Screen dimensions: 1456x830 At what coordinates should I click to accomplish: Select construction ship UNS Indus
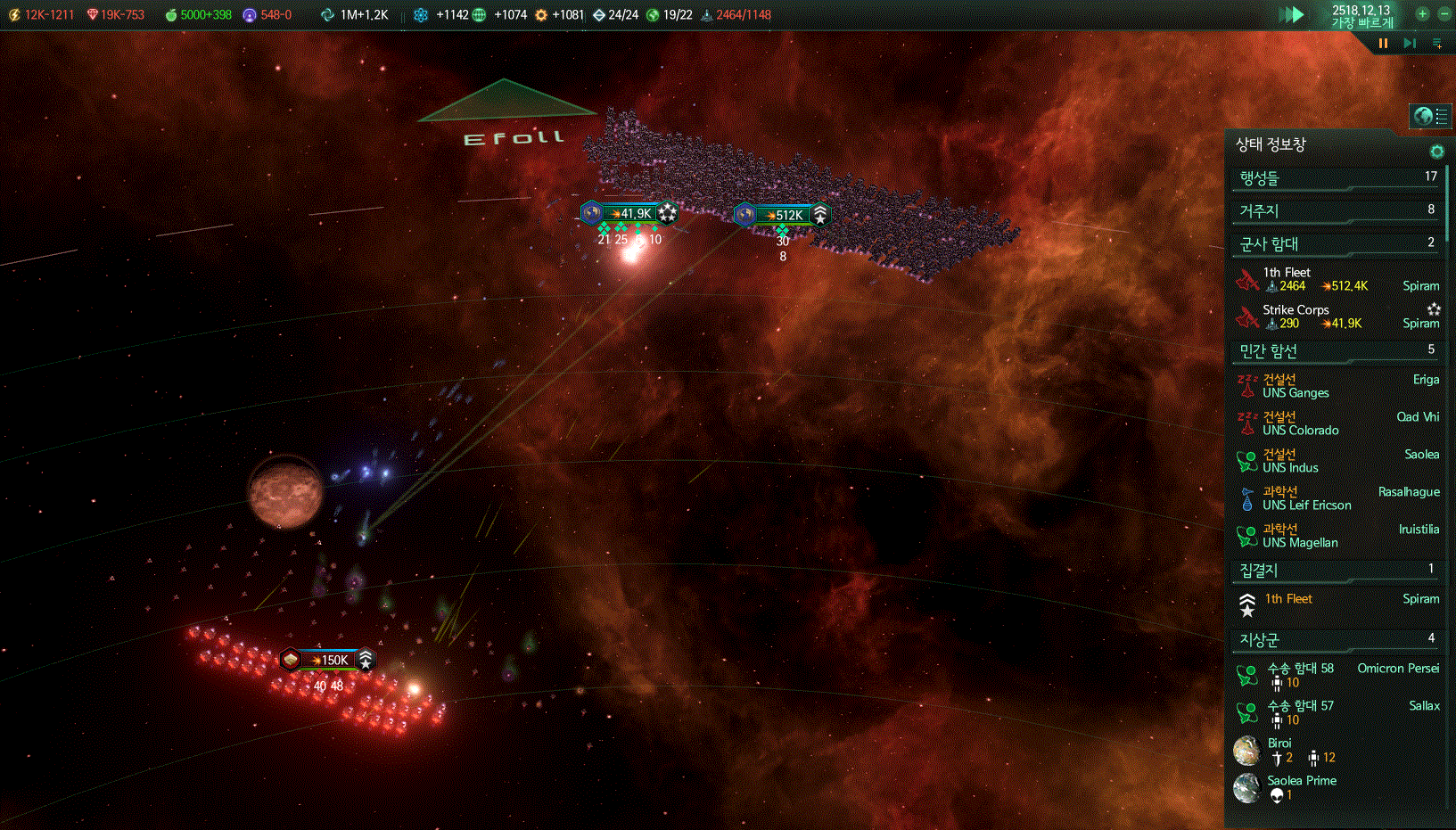click(x=1336, y=461)
